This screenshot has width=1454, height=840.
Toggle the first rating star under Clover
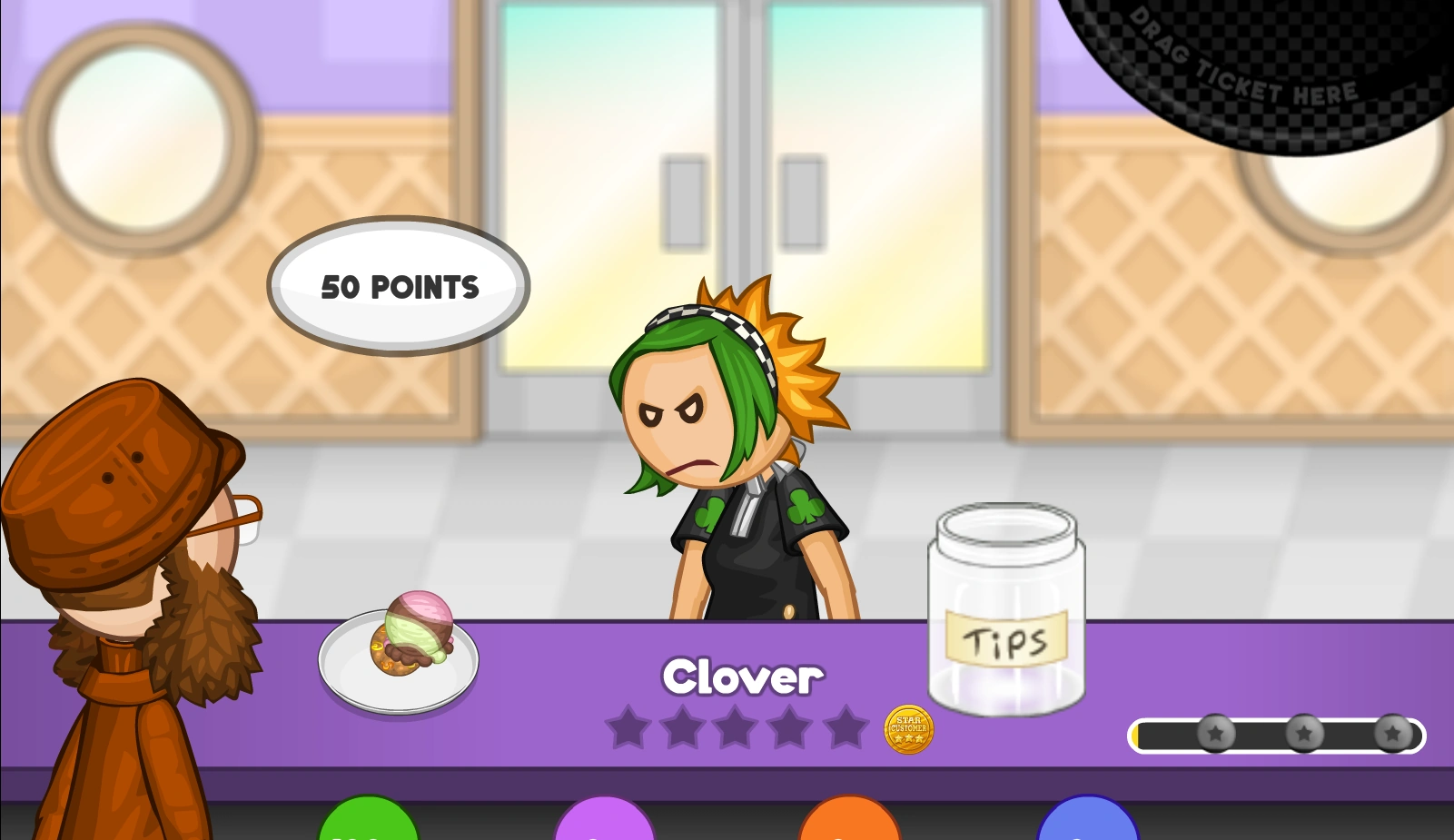click(x=629, y=726)
